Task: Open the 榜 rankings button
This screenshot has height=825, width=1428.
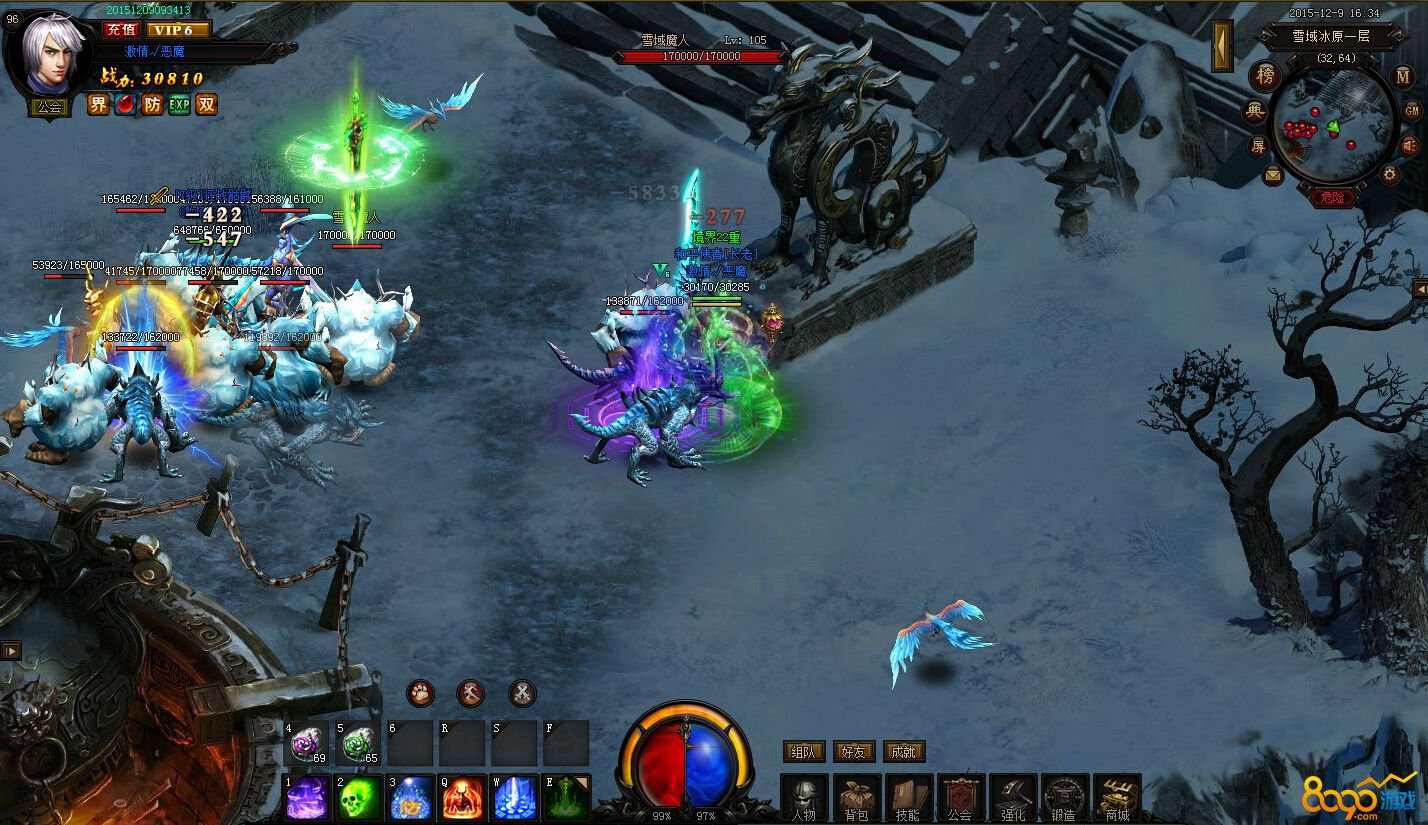Action: tap(1266, 77)
